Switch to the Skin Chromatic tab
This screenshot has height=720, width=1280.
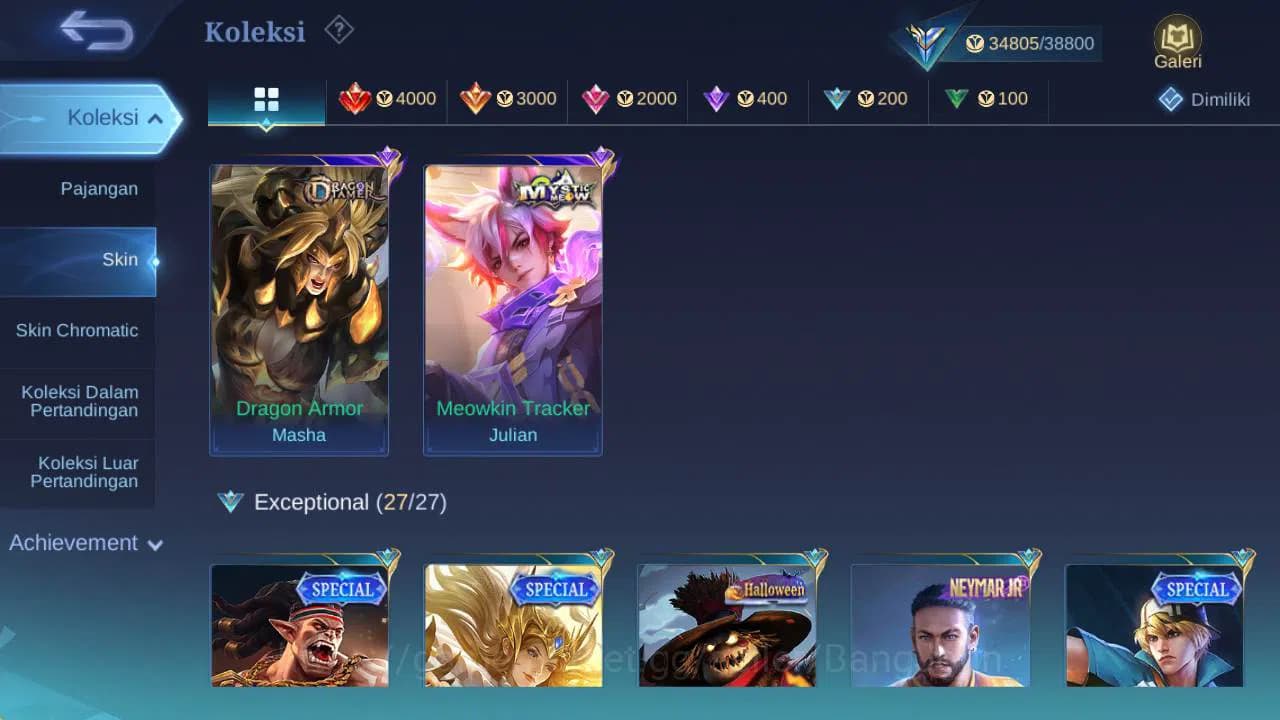pyautogui.click(x=78, y=330)
